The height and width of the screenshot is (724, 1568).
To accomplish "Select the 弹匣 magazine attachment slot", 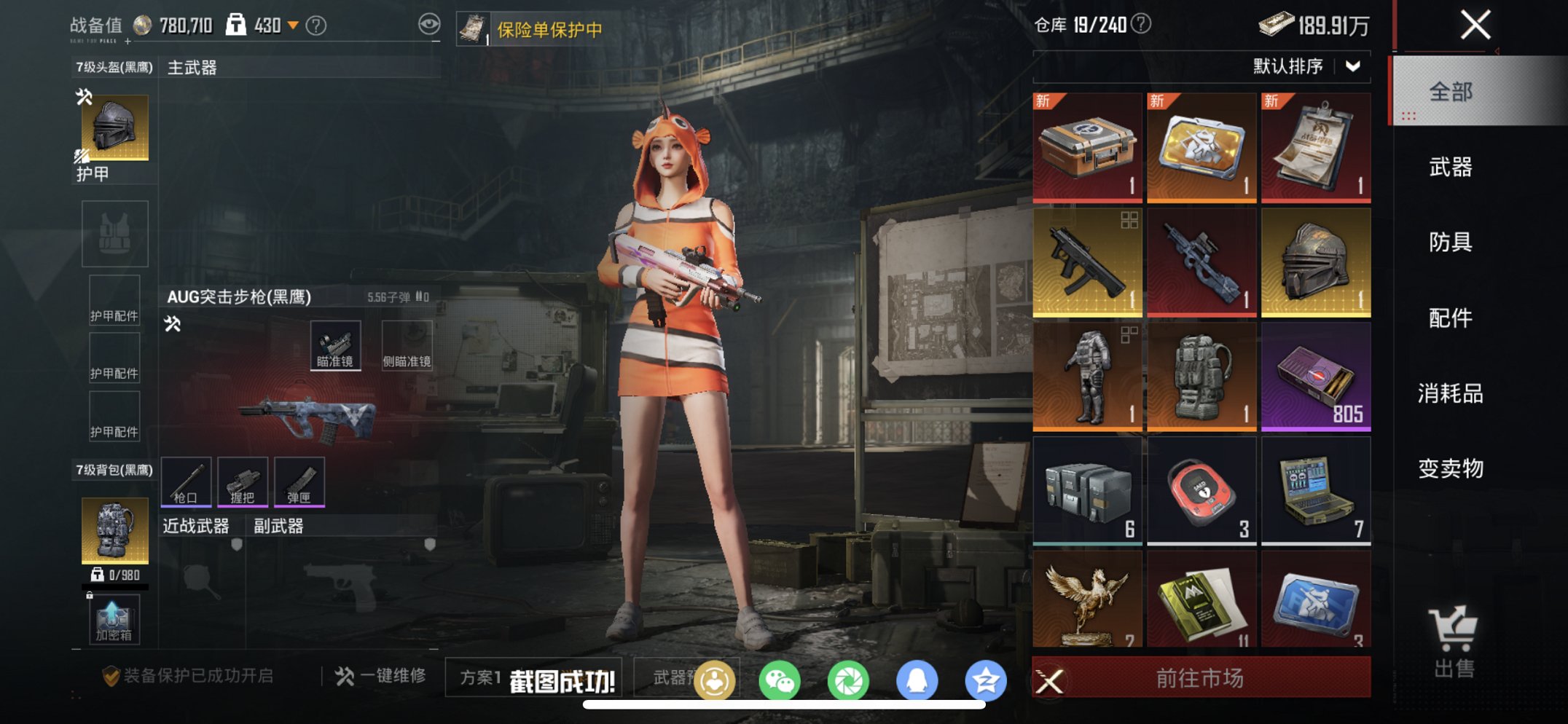I will pos(298,481).
